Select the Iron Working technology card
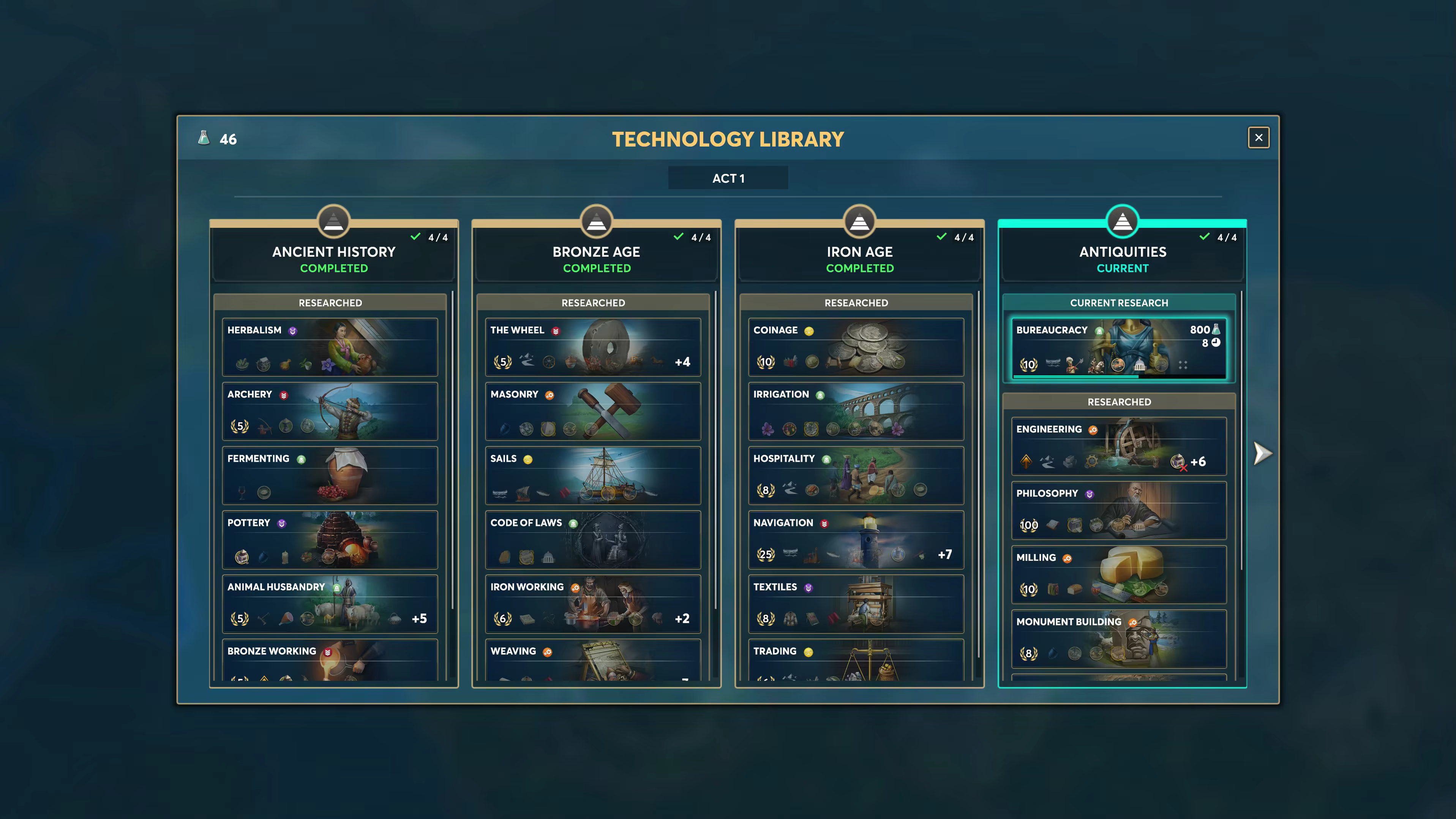Viewport: 1456px width, 819px height. click(x=592, y=604)
